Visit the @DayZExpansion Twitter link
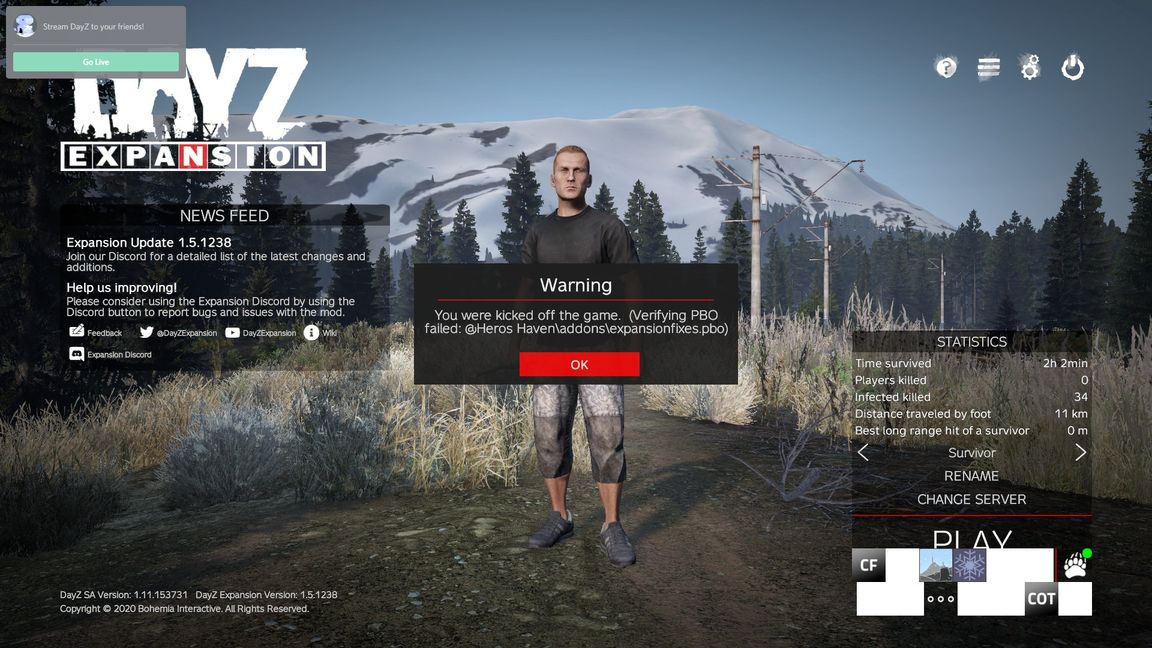Image resolution: width=1152 pixels, height=648 pixels. (x=178, y=333)
